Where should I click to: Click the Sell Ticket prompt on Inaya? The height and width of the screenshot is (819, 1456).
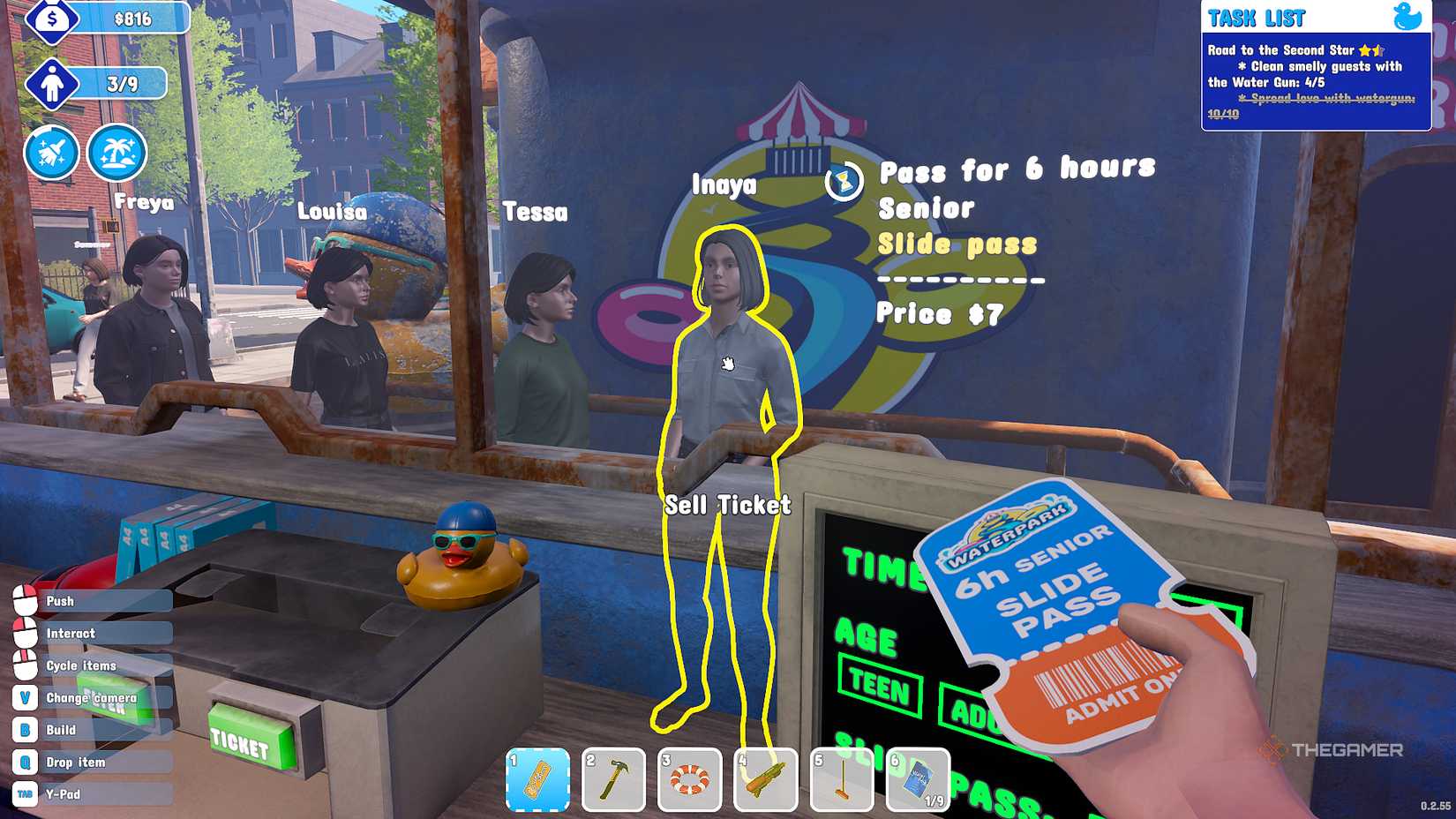[729, 505]
